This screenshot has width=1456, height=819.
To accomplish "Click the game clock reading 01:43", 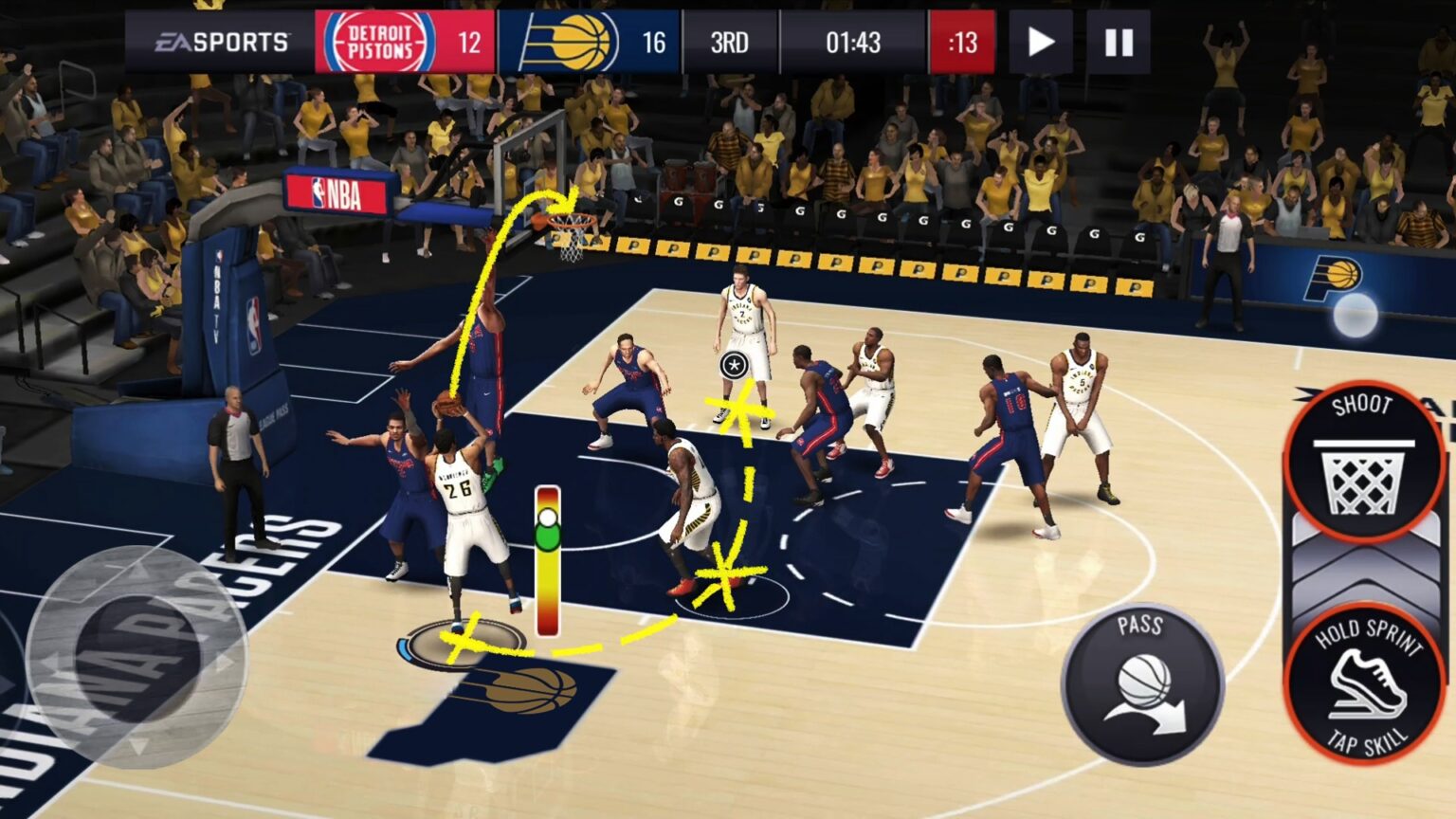I will pos(851,40).
